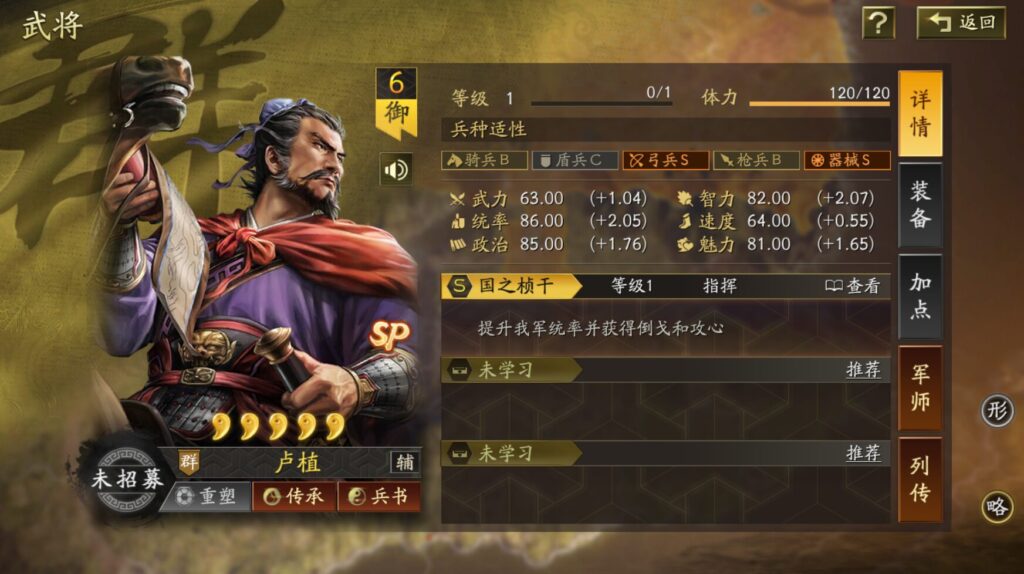
Task: Open the question mark help button
Action: 878,22
